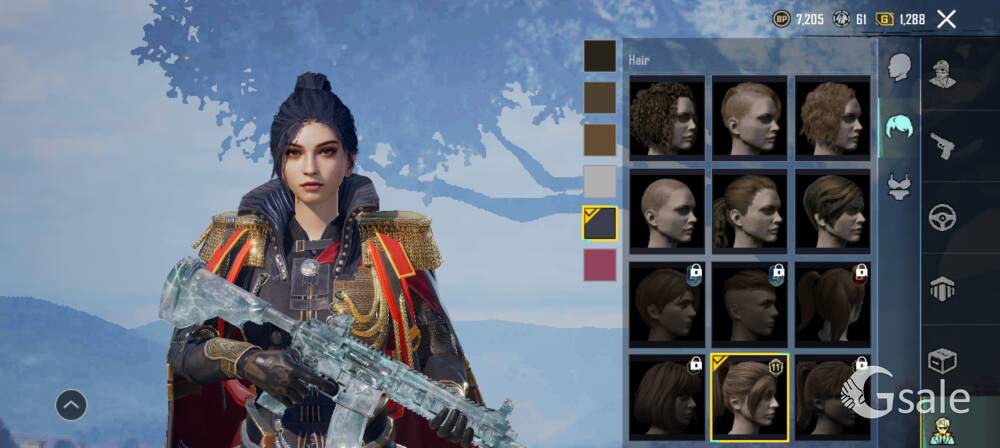This screenshot has height=448, width=1000.
Task: Open the steering wheel vehicle category
Action: coord(943,217)
